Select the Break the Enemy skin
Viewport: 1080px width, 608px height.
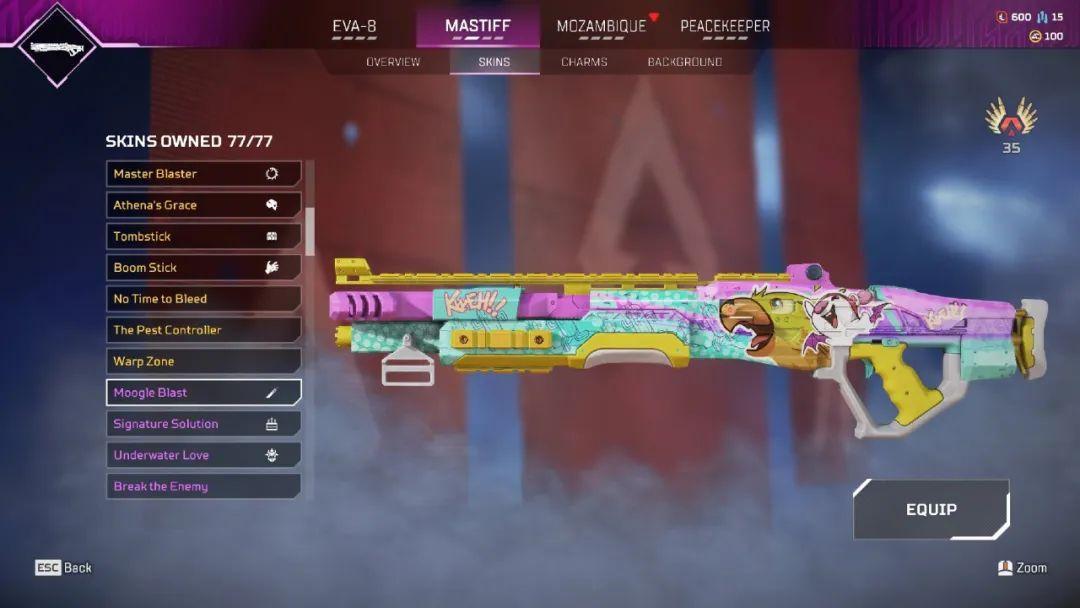coord(203,486)
